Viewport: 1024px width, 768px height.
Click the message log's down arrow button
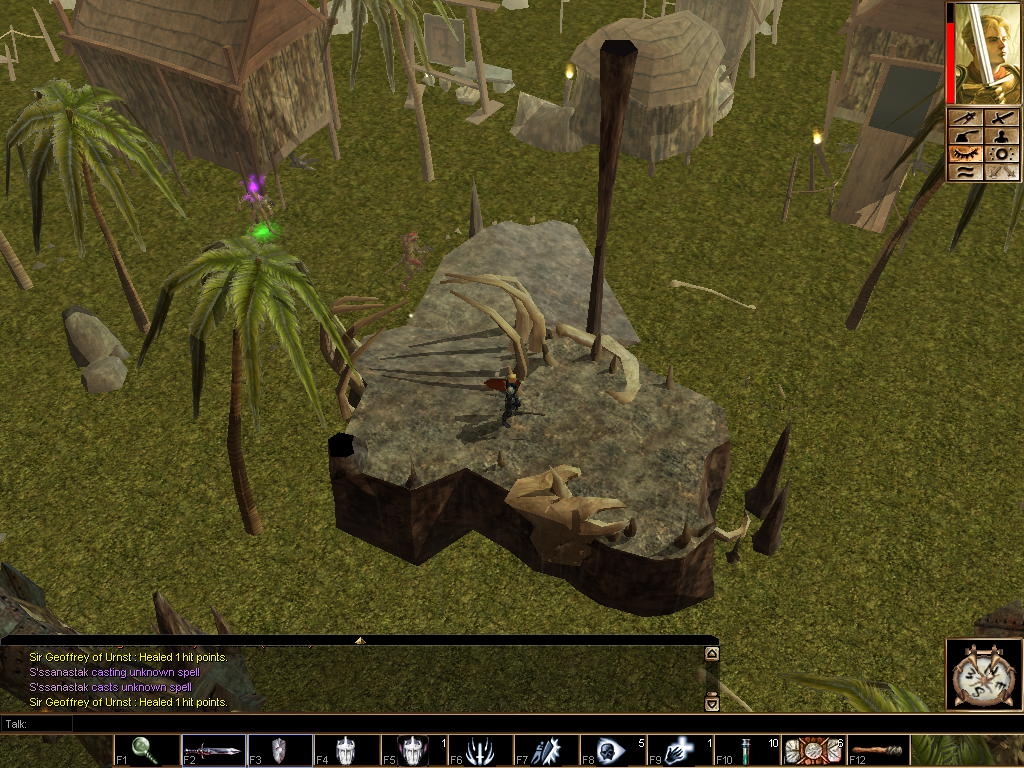click(x=712, y=702)
